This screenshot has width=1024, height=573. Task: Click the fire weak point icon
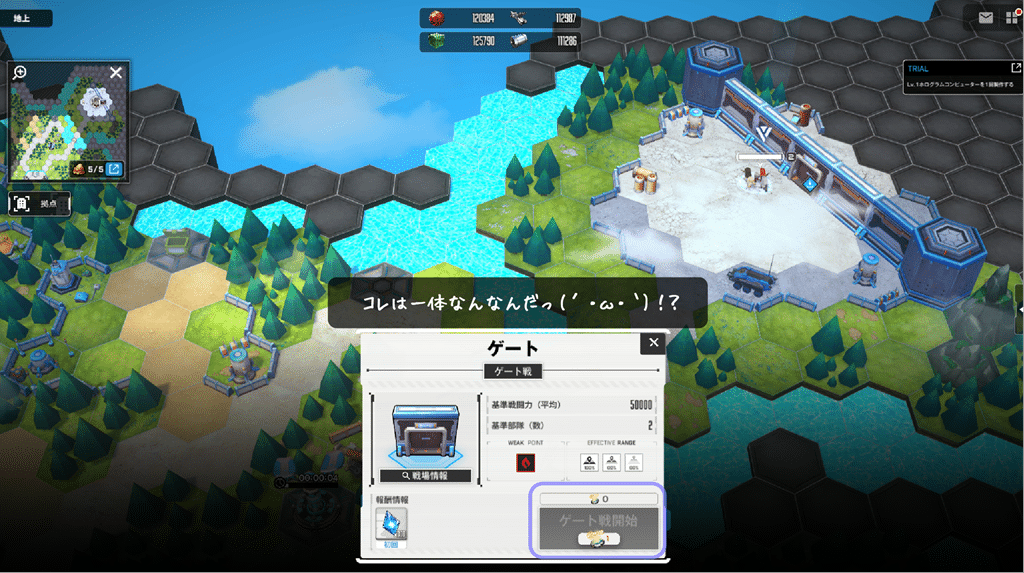[525, 463]
